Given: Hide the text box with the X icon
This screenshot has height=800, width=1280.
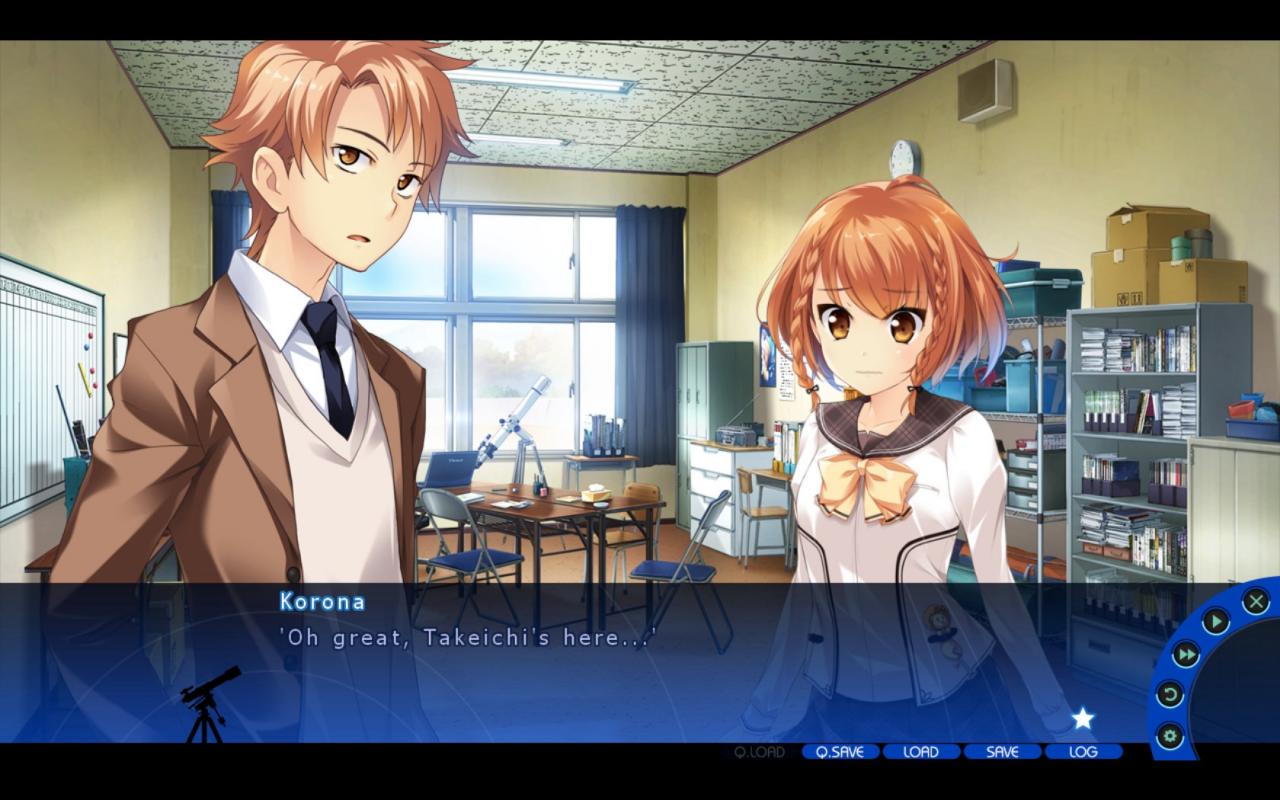Looking at the screenshot, I should click(x=1256, y=601).
